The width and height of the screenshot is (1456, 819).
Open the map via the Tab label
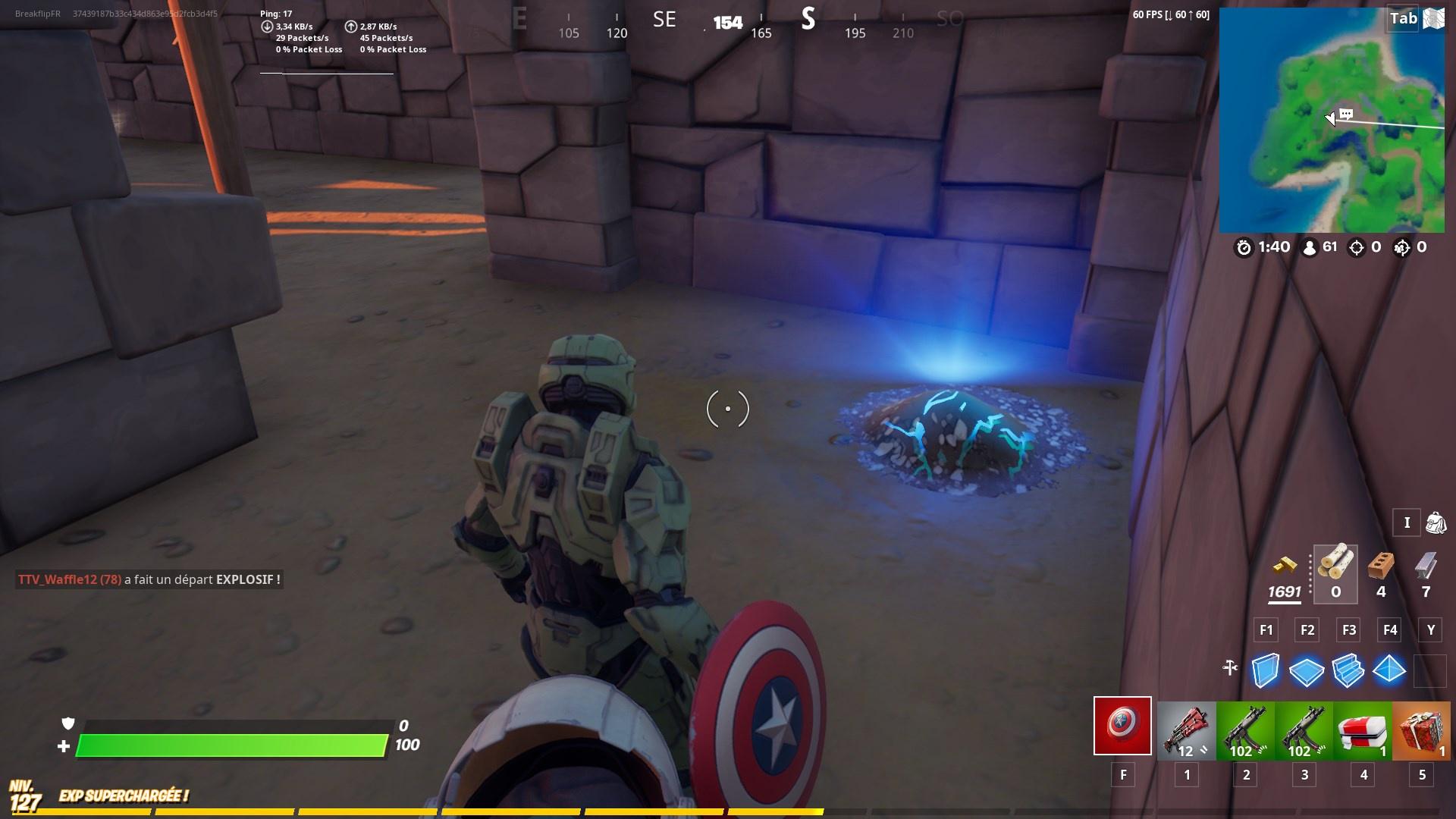[x=1402, y=20]
